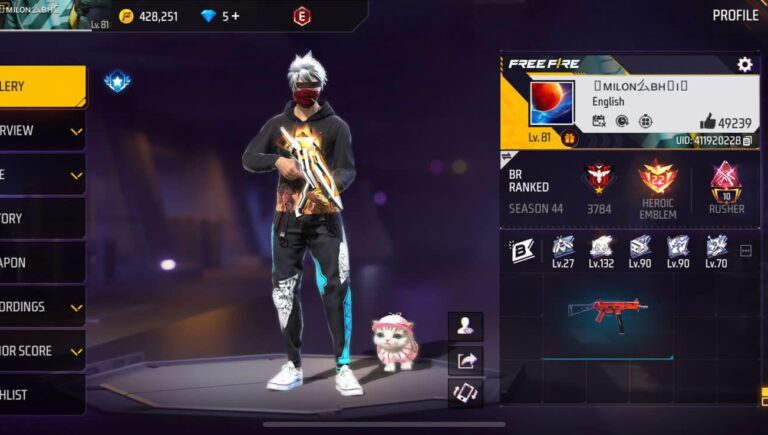Screen dimensions: 768x435
Task: Click the share arrow button
Action: tap(466, 360)
